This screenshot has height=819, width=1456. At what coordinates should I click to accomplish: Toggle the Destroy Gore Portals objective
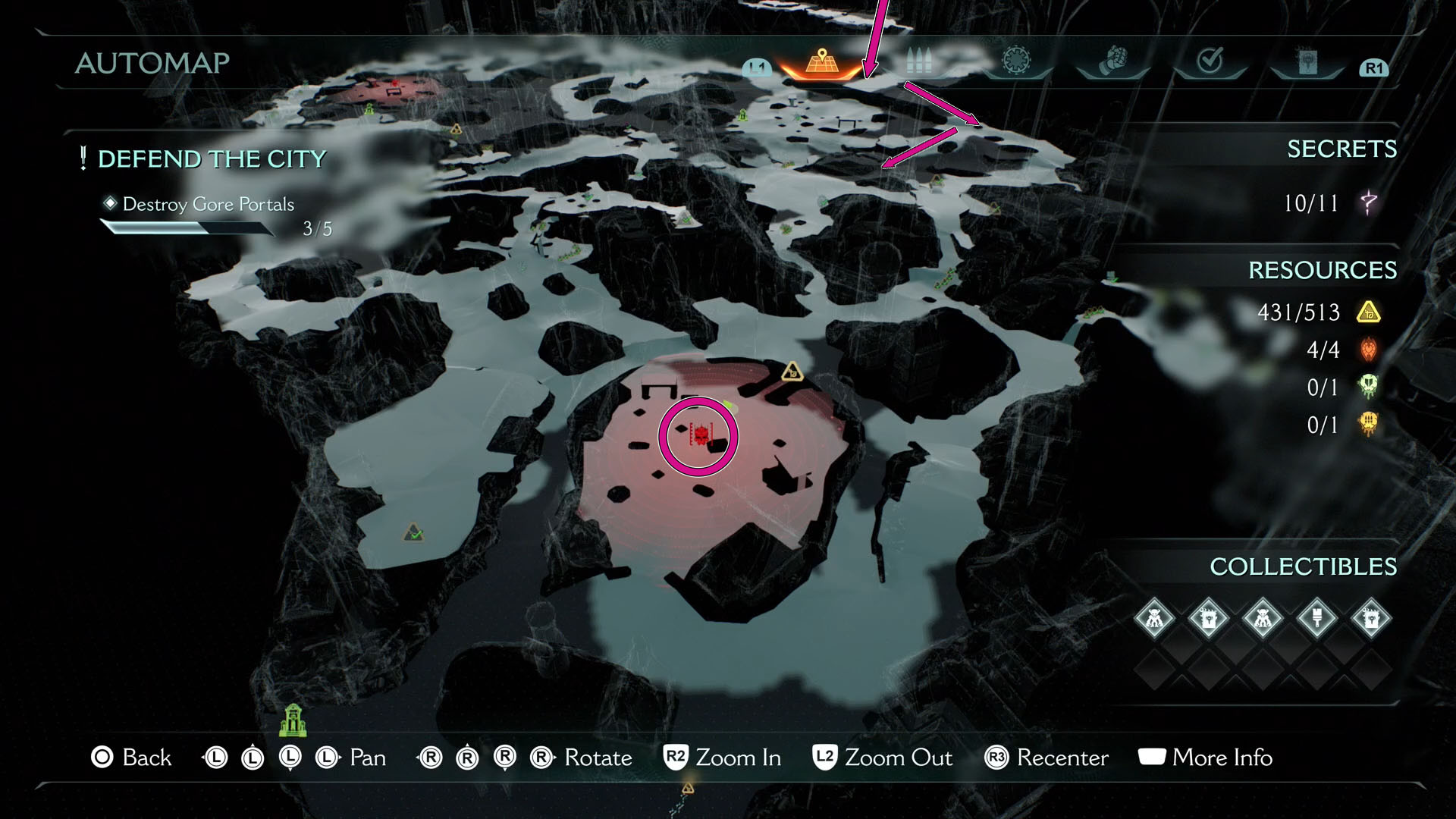click(x=209, y=204)
